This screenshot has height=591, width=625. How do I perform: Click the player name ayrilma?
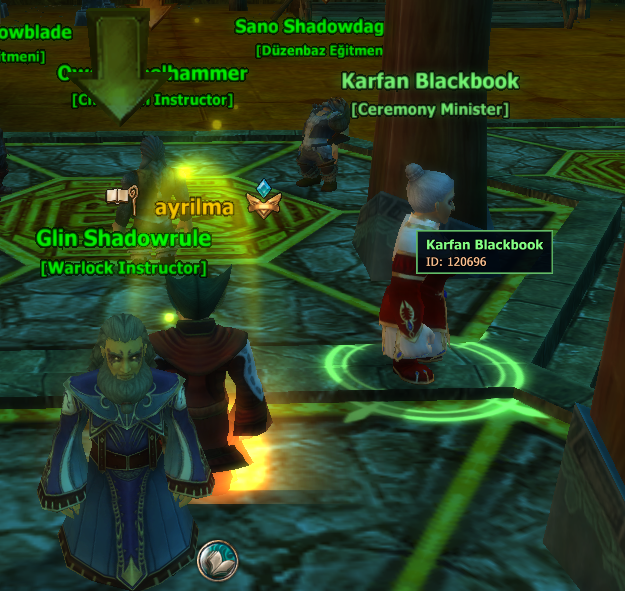(x=194, y=207)
